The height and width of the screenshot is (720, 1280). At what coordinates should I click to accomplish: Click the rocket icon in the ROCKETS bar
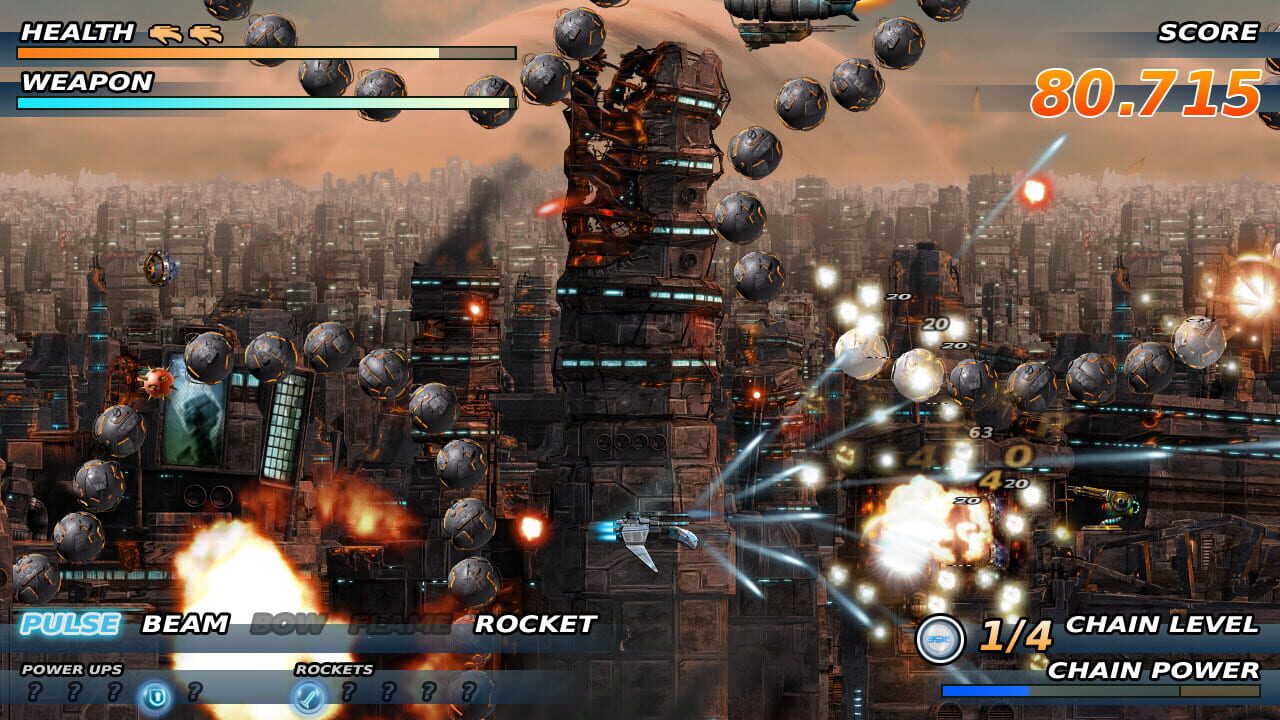pos(310,692)
